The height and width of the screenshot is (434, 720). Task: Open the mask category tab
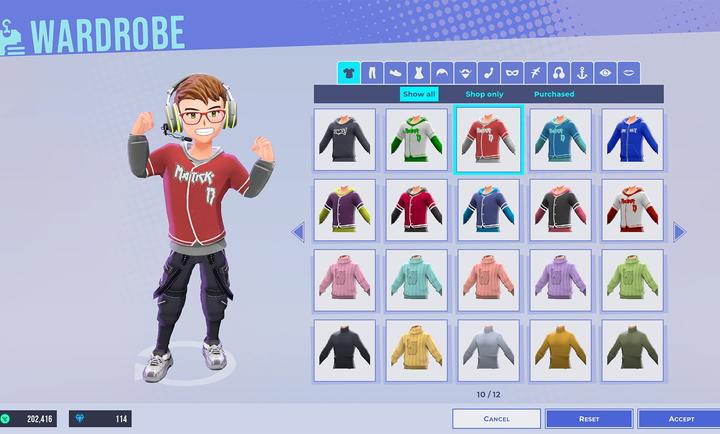pyautogui.click(x=512, y=73)
